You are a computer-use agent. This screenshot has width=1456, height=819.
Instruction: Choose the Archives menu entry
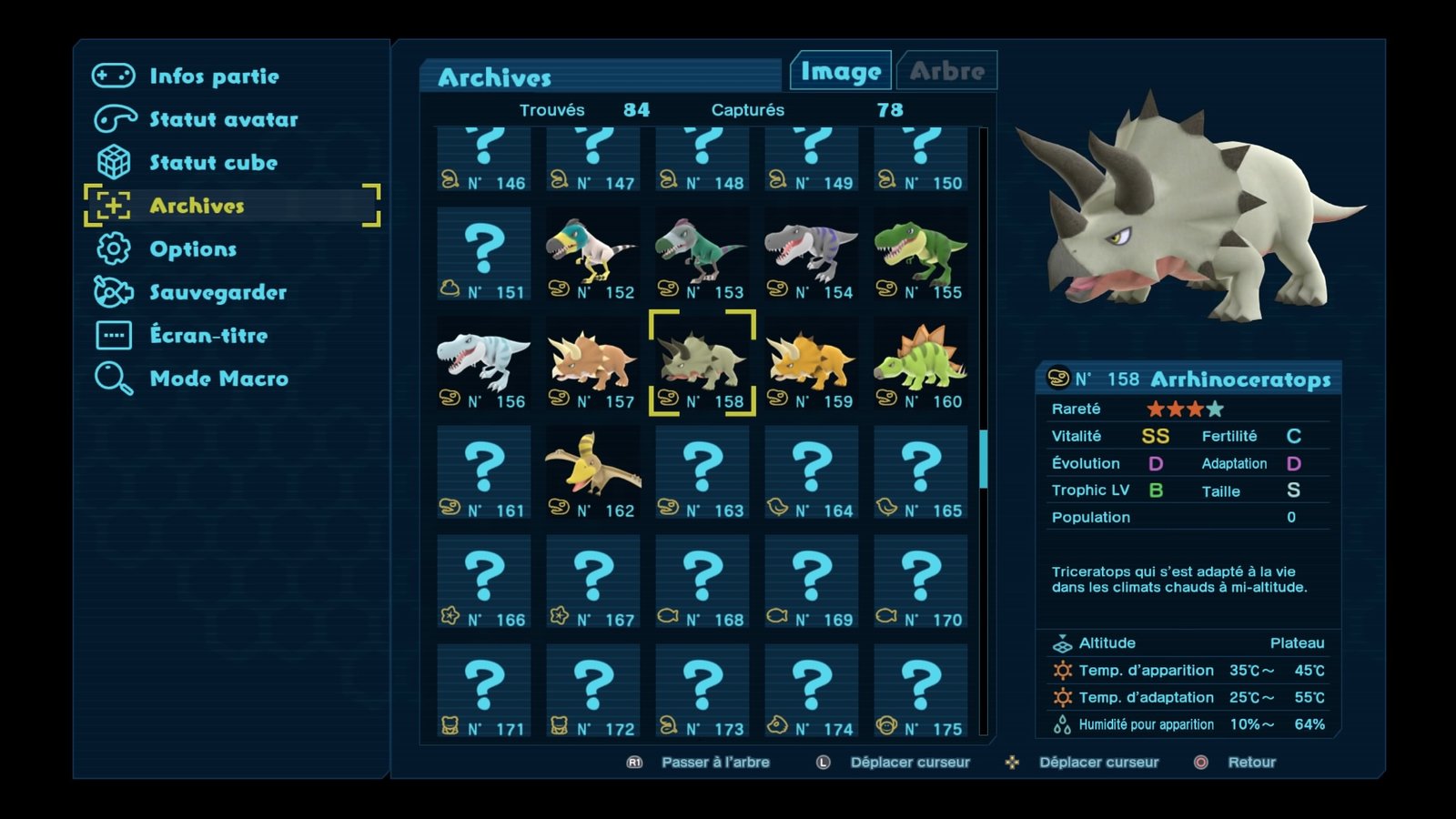[x=197, y=206]
